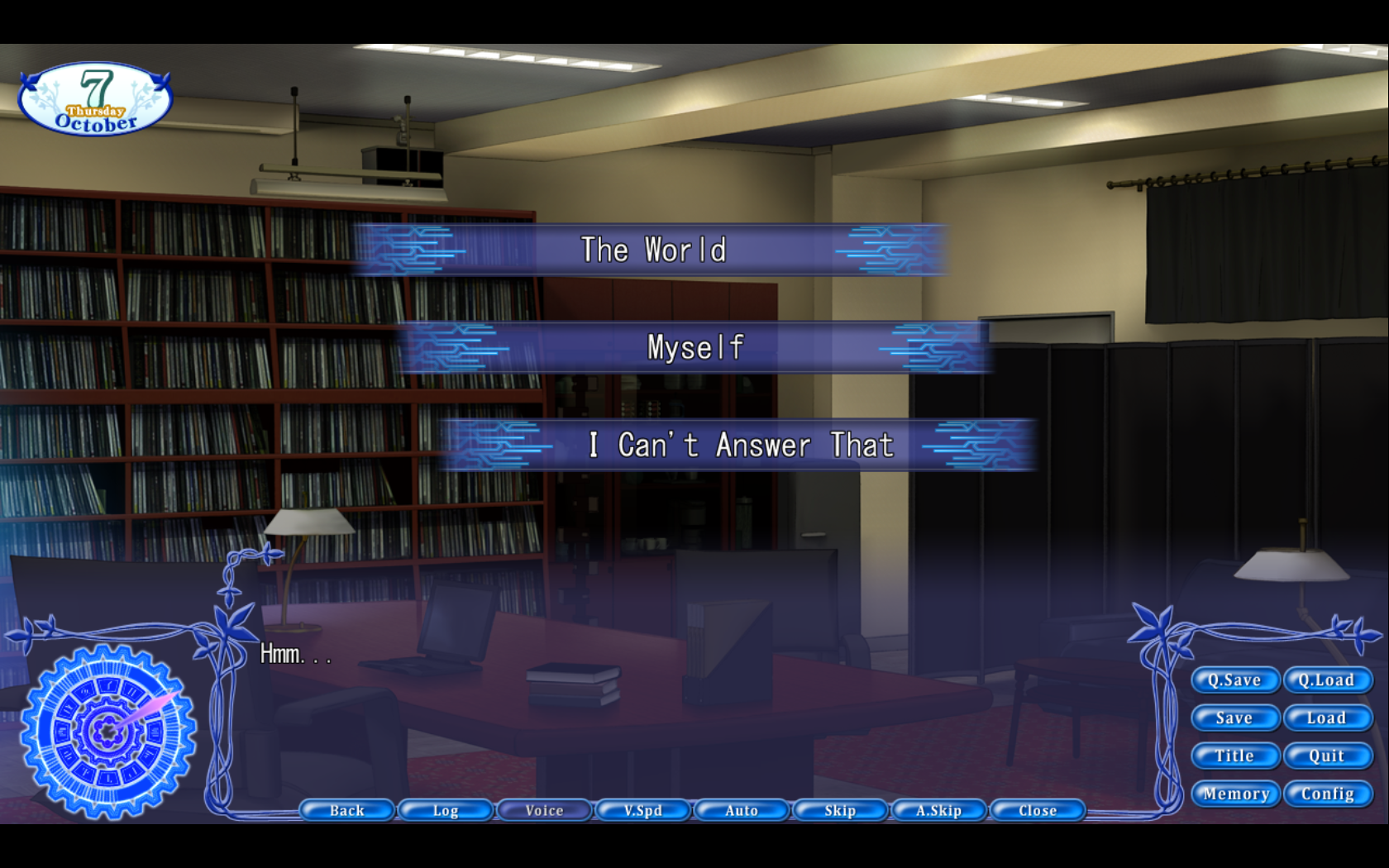Choose the "The World" answer
This screenshot has width=1389, height=868.
[652, 250]
